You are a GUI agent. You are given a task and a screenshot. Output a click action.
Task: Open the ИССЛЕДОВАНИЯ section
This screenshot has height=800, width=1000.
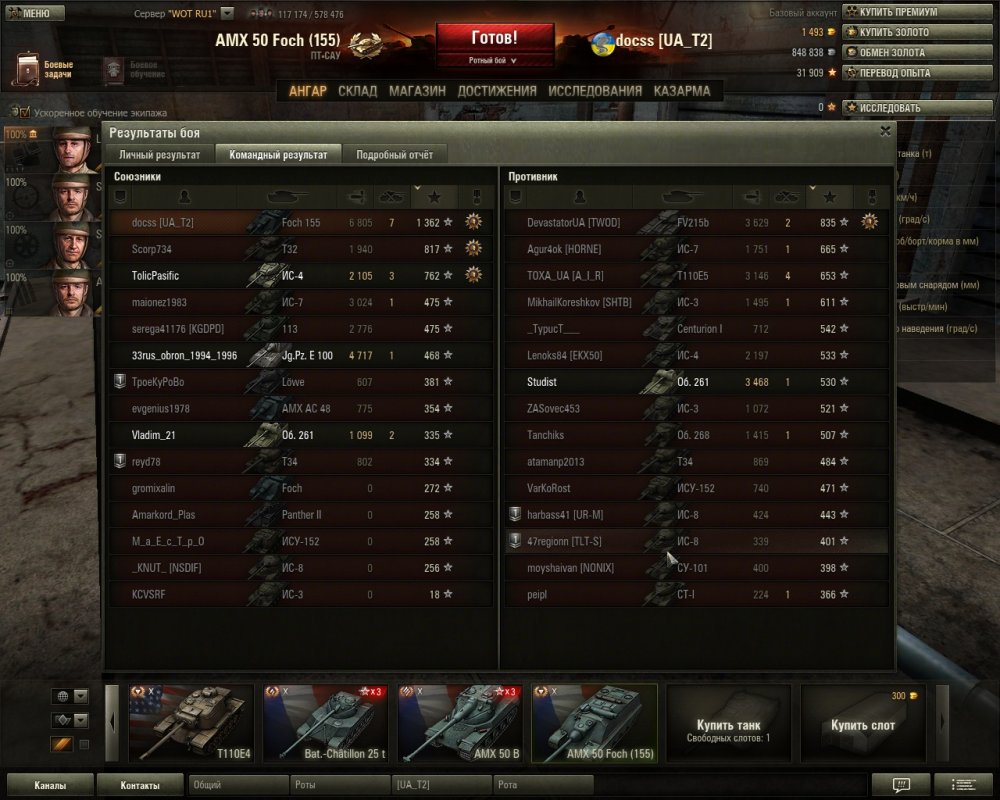[595, 91]
